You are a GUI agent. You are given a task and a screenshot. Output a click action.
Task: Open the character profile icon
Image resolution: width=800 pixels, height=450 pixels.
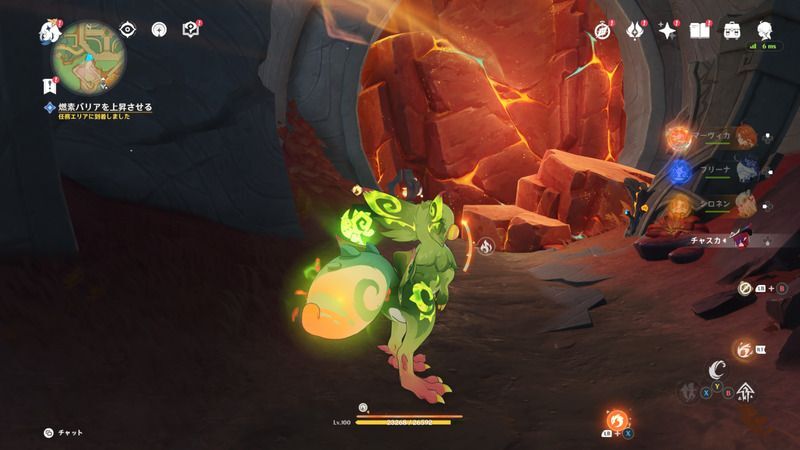coord(765,30)
